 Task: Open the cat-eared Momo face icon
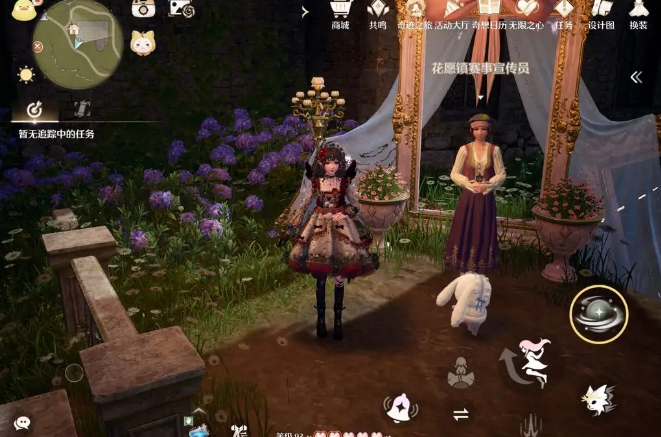click(143, 42)
